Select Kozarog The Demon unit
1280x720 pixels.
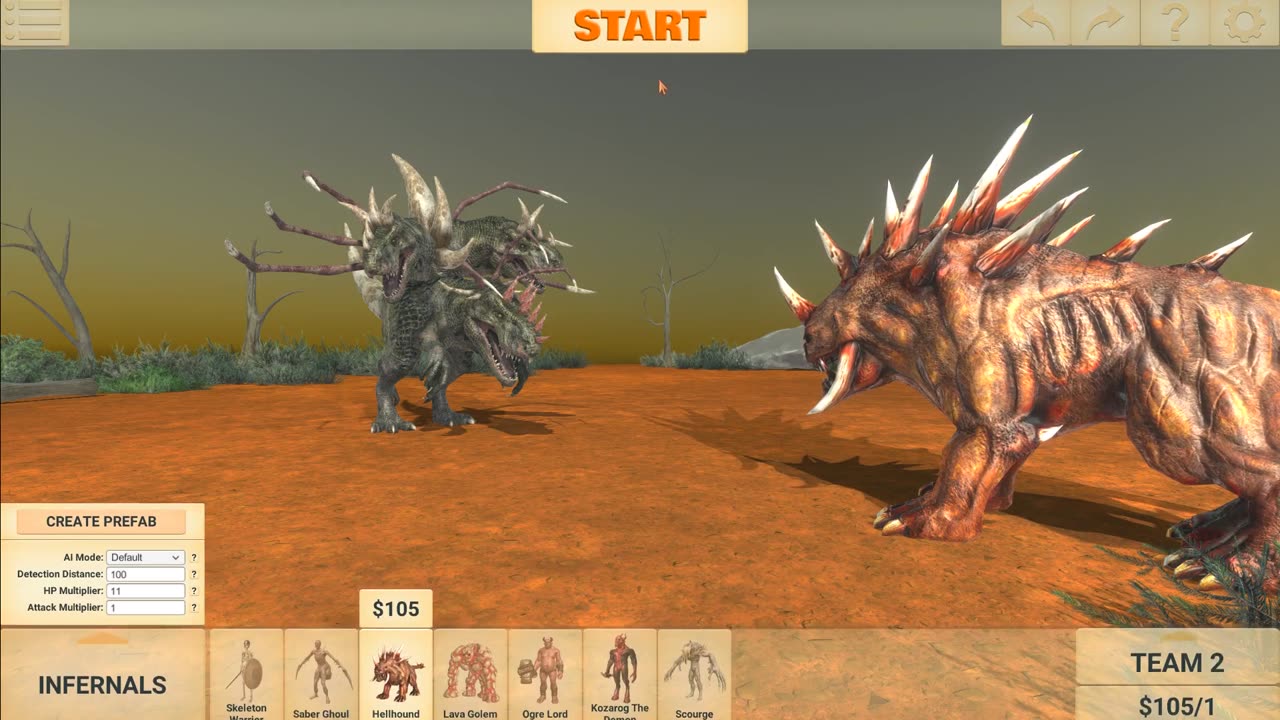click(x=619, y=675)
